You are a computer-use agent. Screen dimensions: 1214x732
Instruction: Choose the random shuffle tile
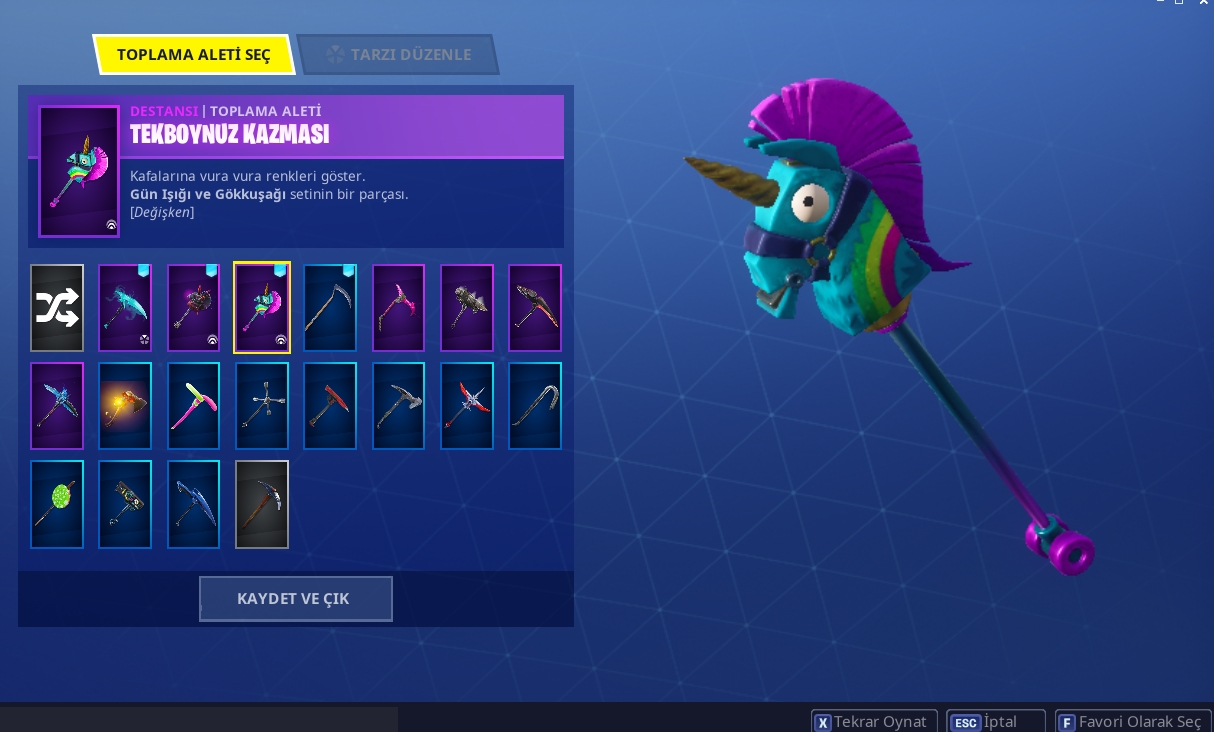(57, 308)
